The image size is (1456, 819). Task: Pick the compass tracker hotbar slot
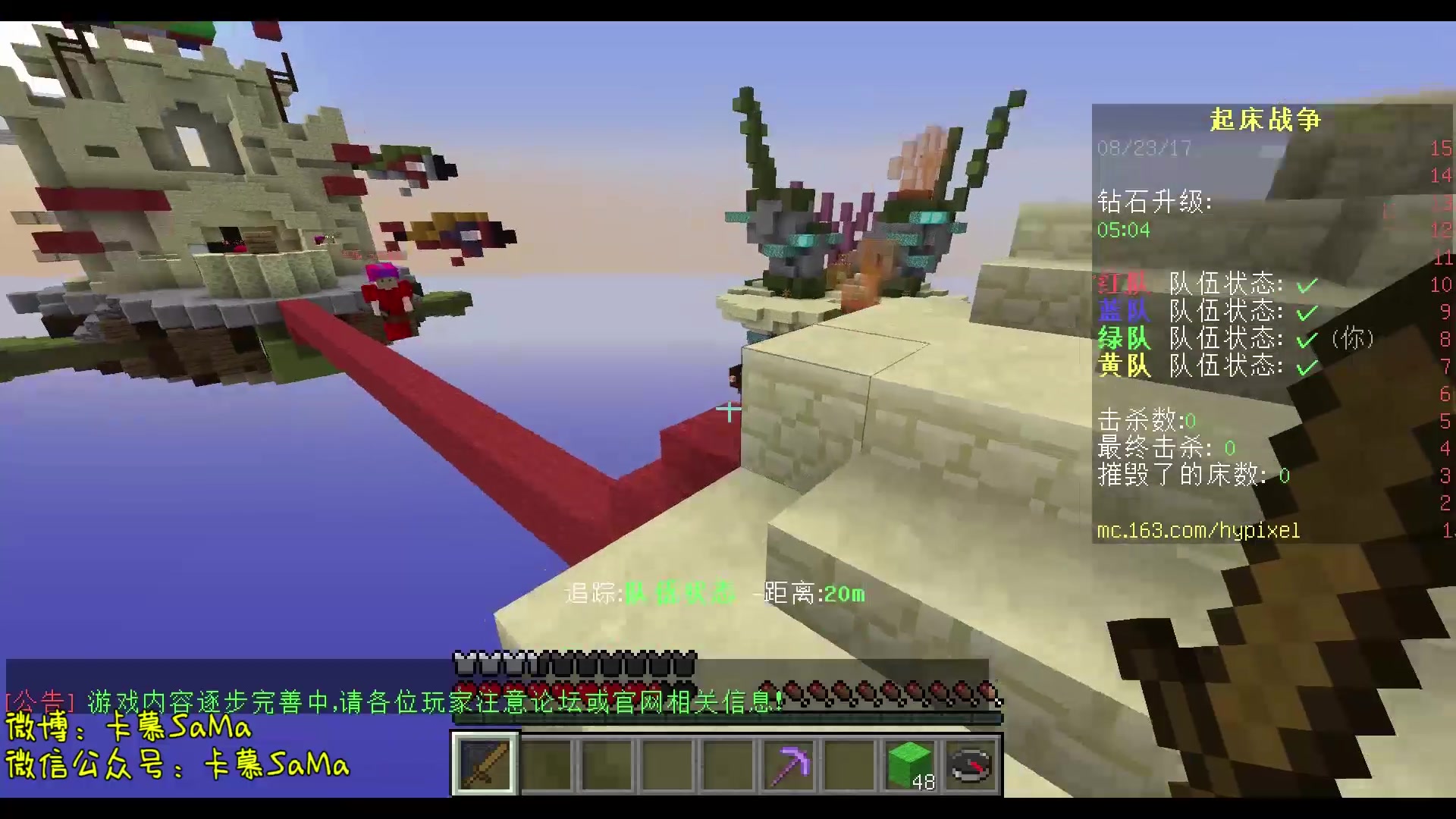pyautogui.click(x=971, y=764)
